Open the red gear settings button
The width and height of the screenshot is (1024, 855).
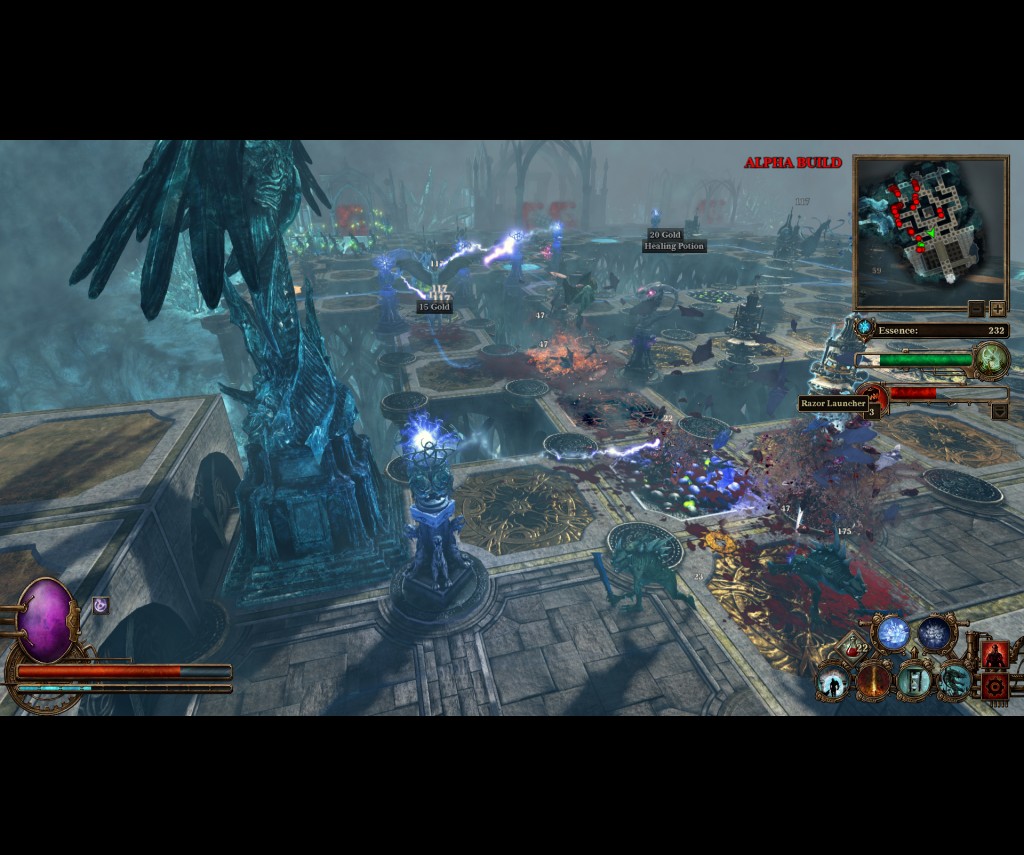[994, 686]
